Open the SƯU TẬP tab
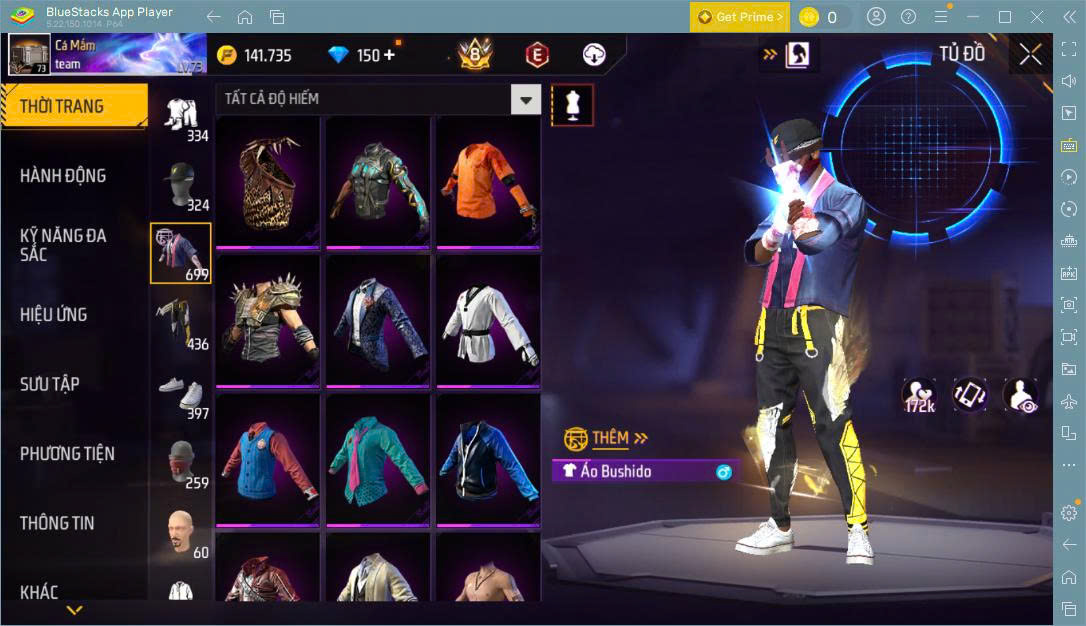The height and width of the screenshot is (626, 1086). [50, 384]
